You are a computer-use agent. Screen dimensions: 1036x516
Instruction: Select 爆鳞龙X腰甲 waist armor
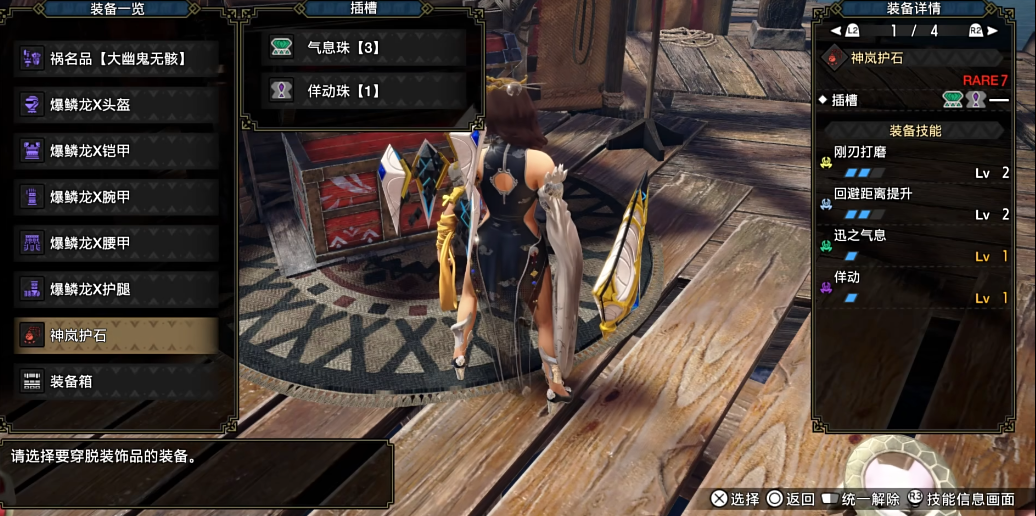118,243
